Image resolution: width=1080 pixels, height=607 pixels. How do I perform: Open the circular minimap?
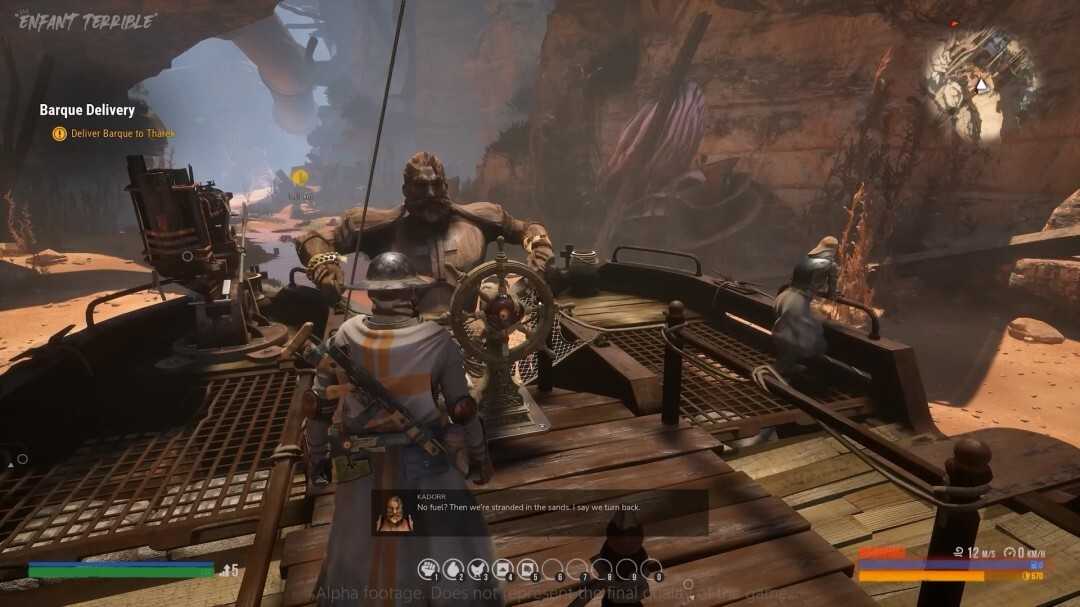coord(980,84)
